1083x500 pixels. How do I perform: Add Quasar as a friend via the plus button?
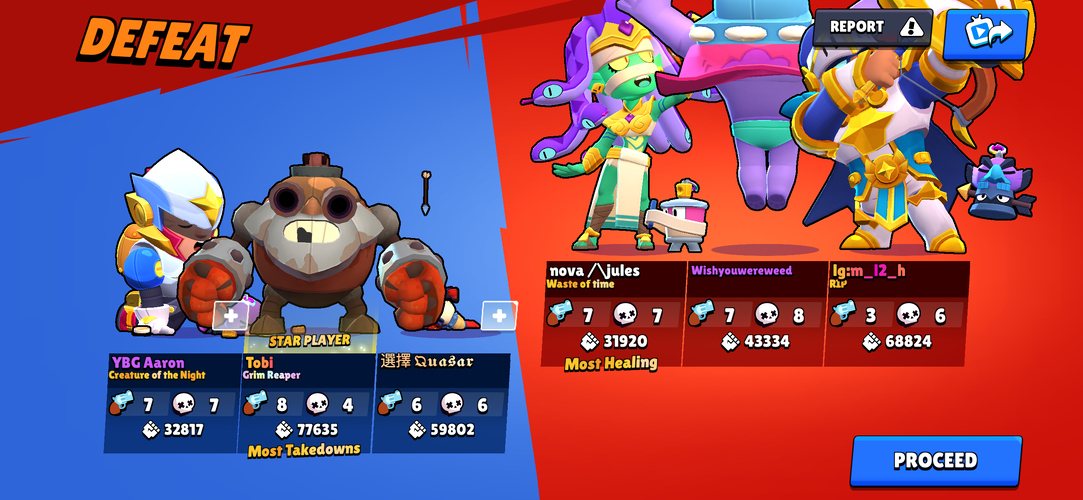499,316
